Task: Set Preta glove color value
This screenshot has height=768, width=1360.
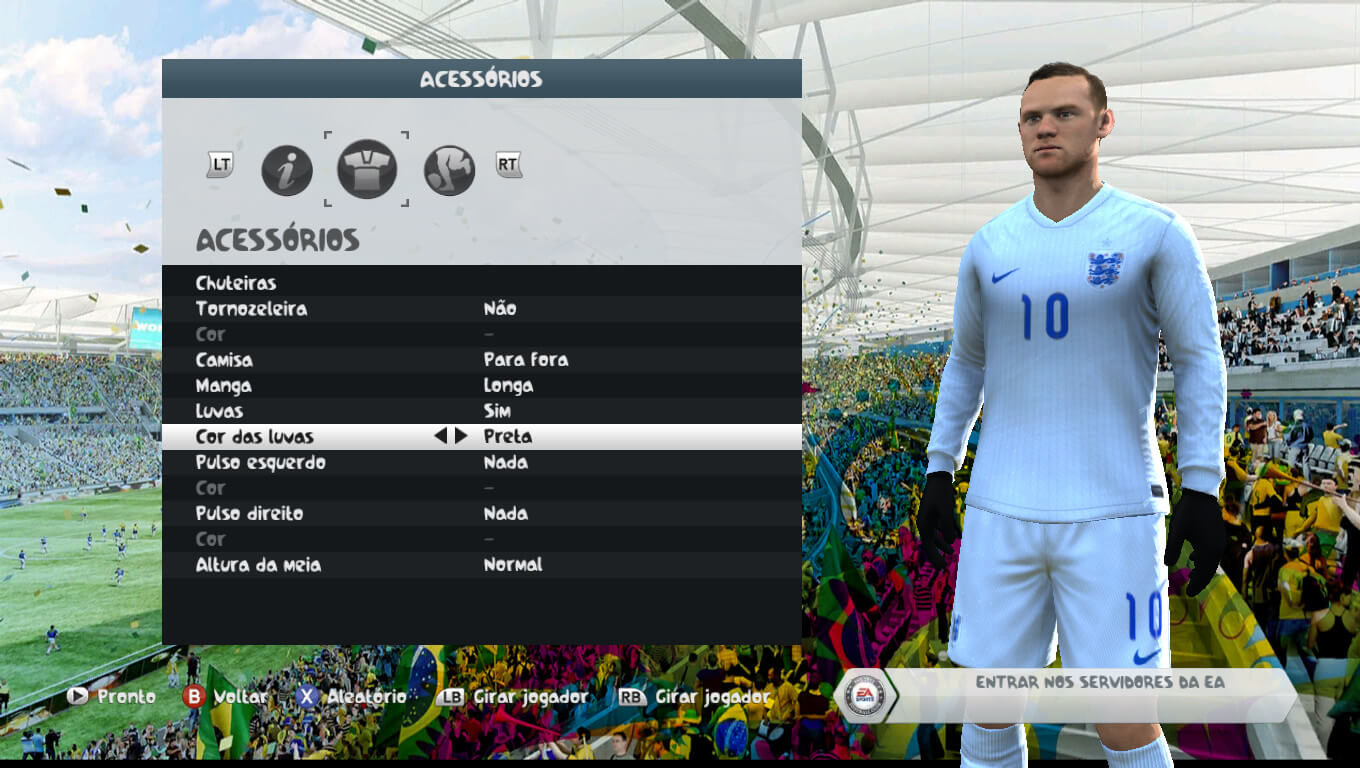Action: pos(510,436)
